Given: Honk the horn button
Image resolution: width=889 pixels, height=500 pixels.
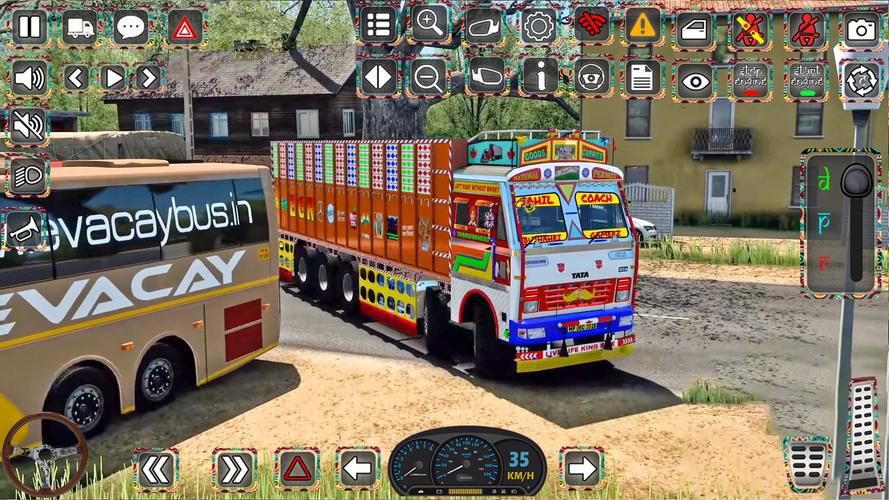Looking at the screenshot, I should [27, 229].
